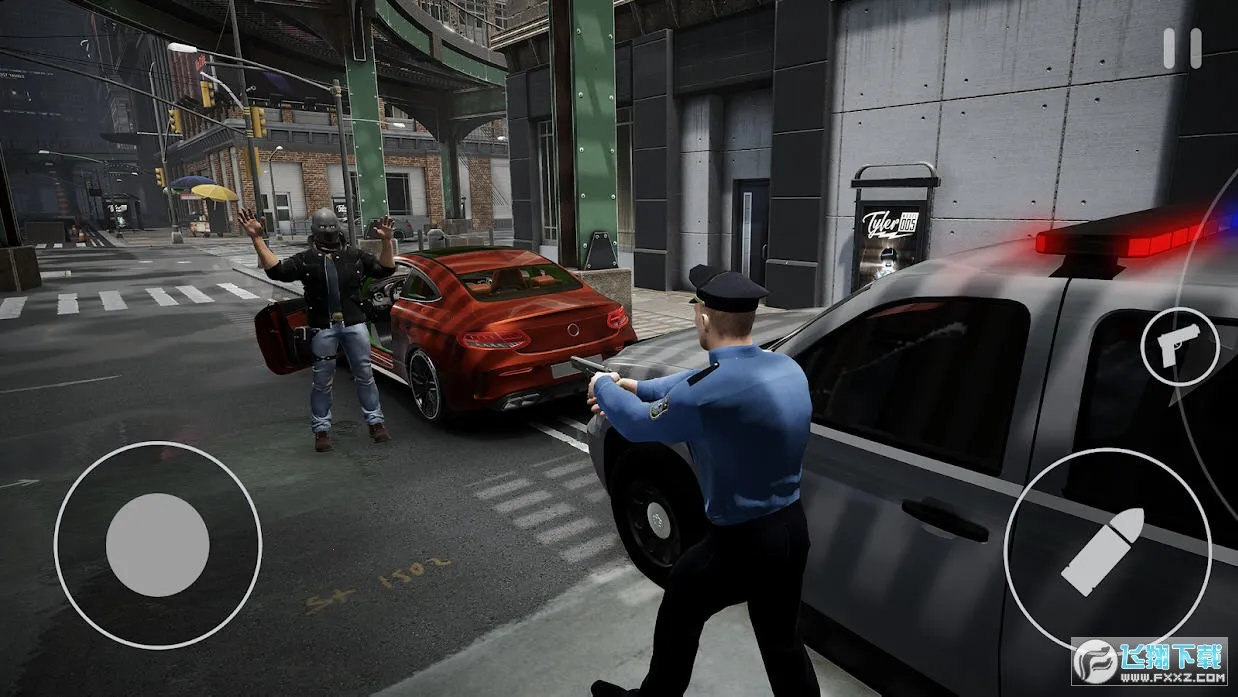Fire using the bullet shoot button
The image size is (1238, 697).
point(1106,551)
